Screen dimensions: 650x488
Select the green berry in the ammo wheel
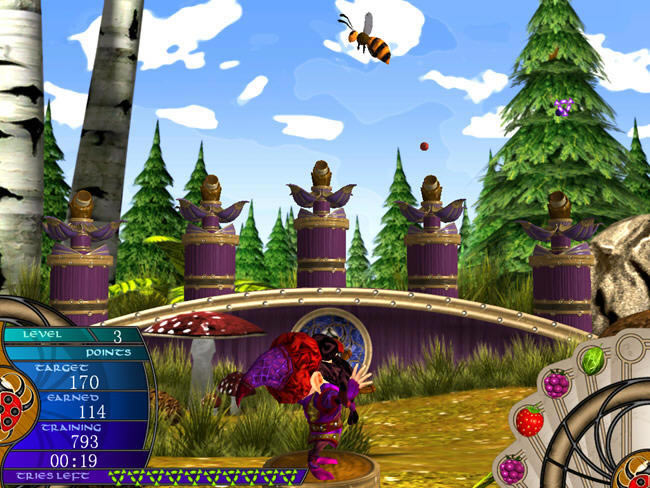[x=594, y=358]
